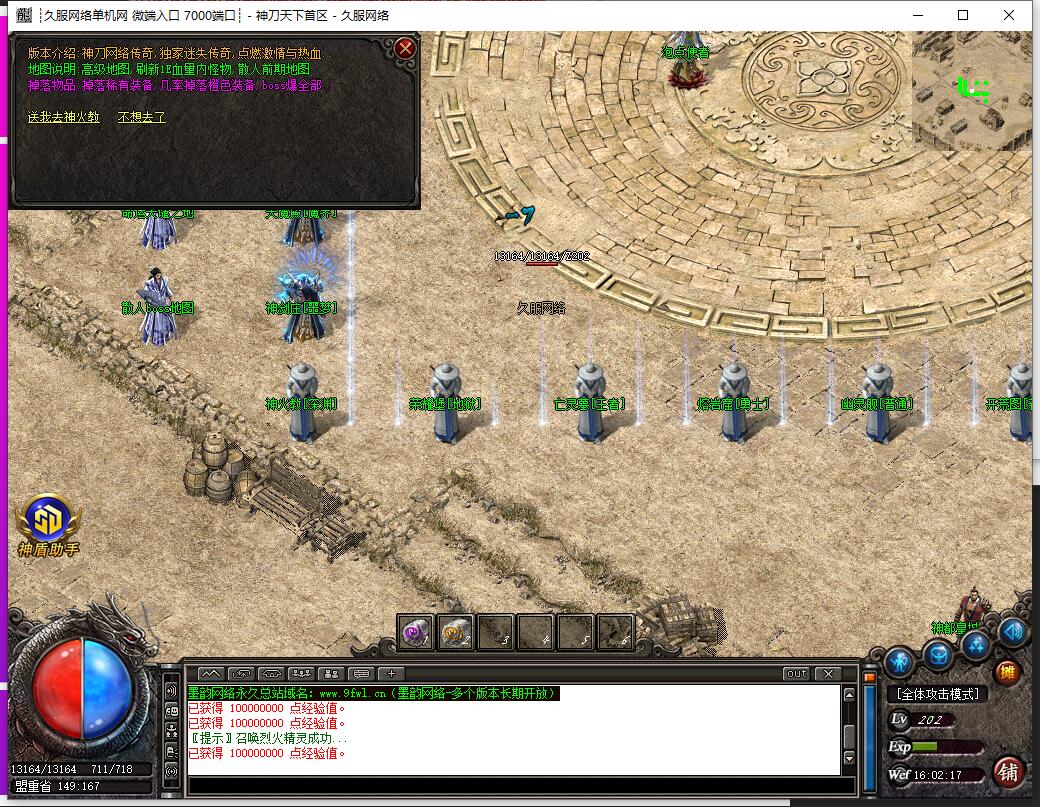1040x807 pixels.
Task: Toggle the 全体攻击模式 attack mode
Action: [936, 693]
